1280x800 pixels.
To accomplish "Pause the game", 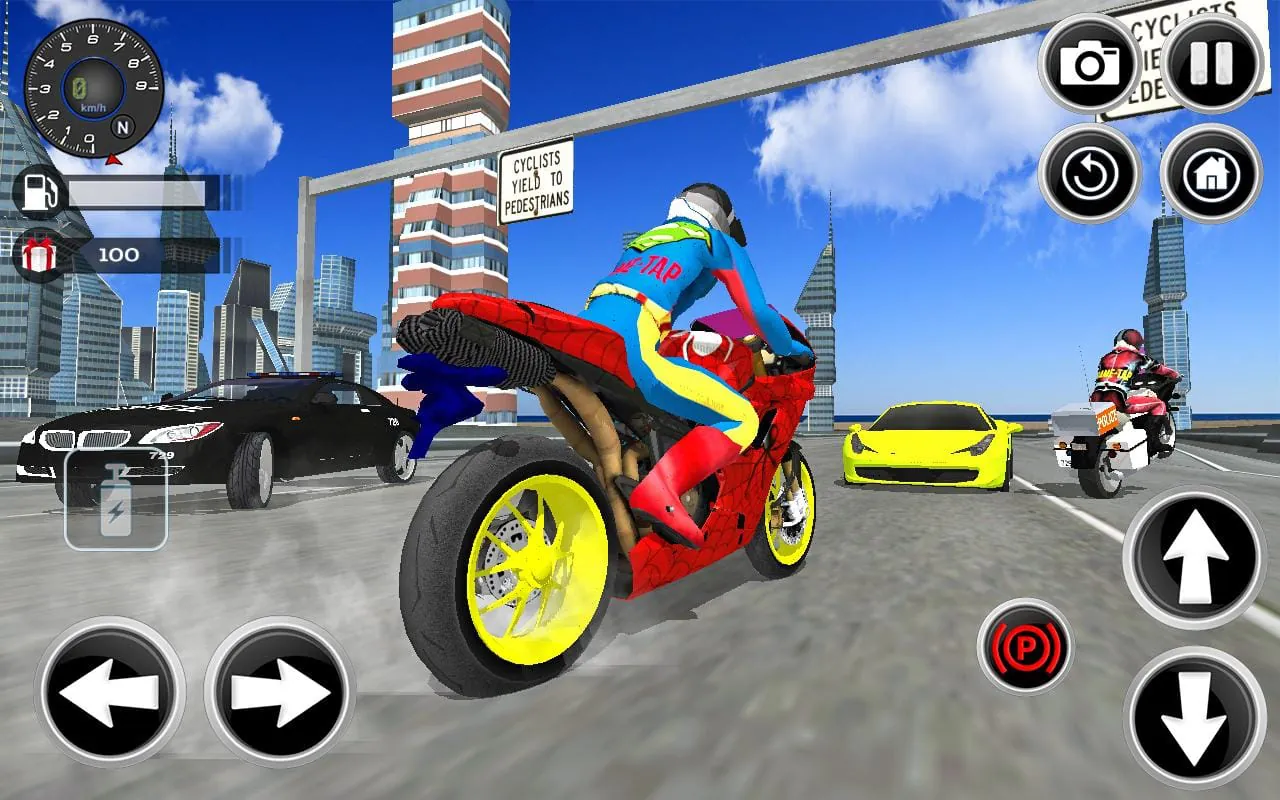I will pos(1207,62).
